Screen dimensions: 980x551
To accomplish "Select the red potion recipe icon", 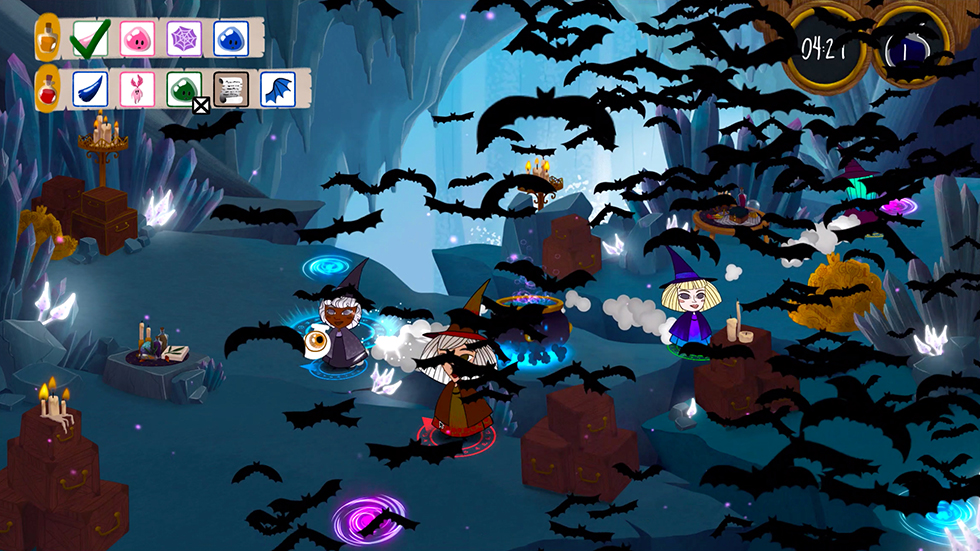I will click(x=47, y=87).
